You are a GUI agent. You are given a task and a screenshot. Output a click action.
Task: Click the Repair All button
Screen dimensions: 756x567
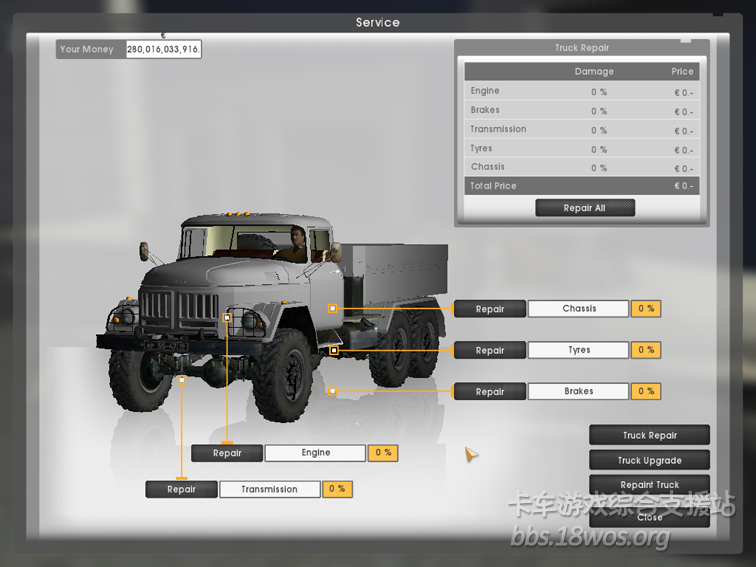coord(584,208)
